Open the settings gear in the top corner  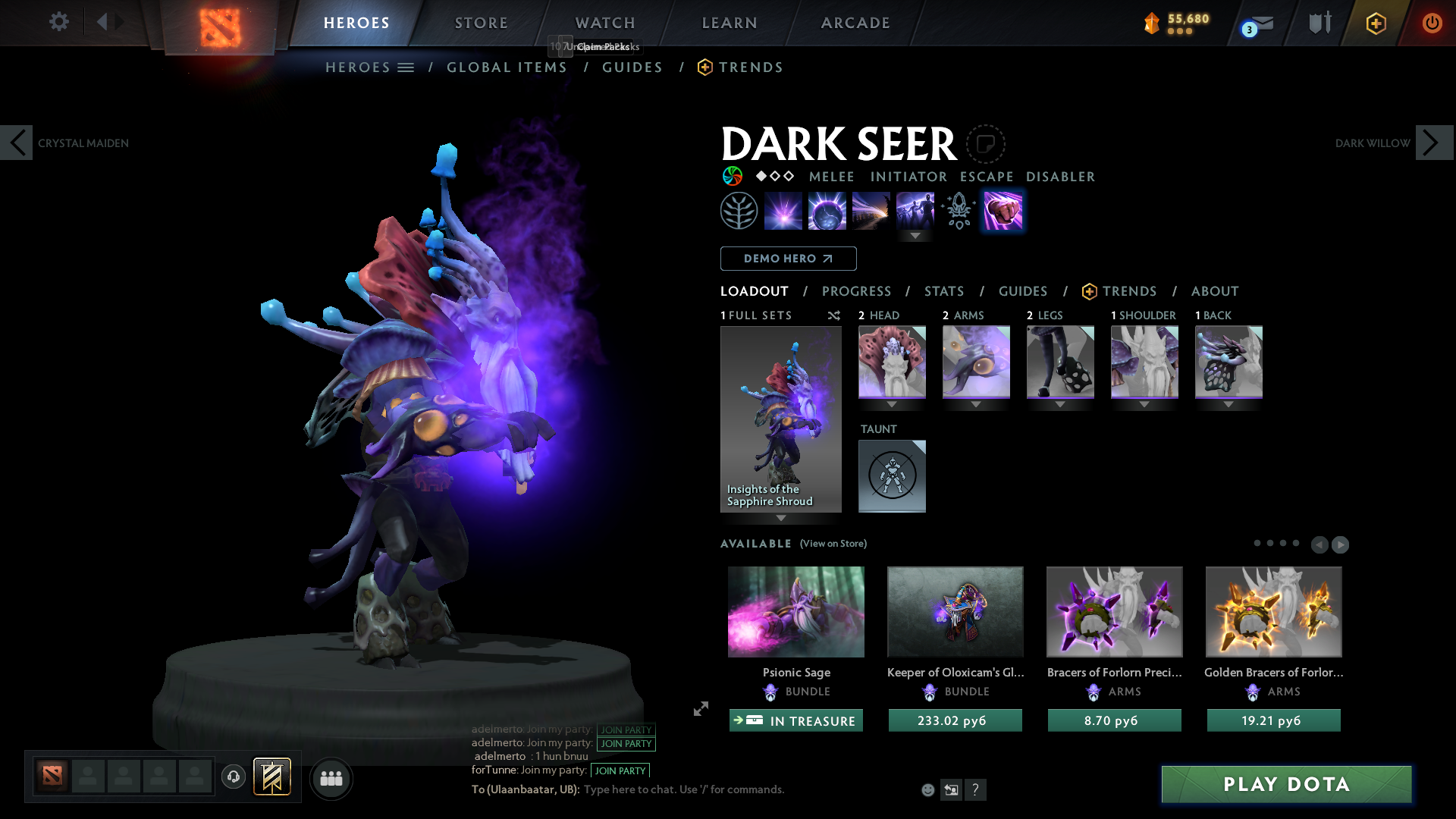click(58, 22)
